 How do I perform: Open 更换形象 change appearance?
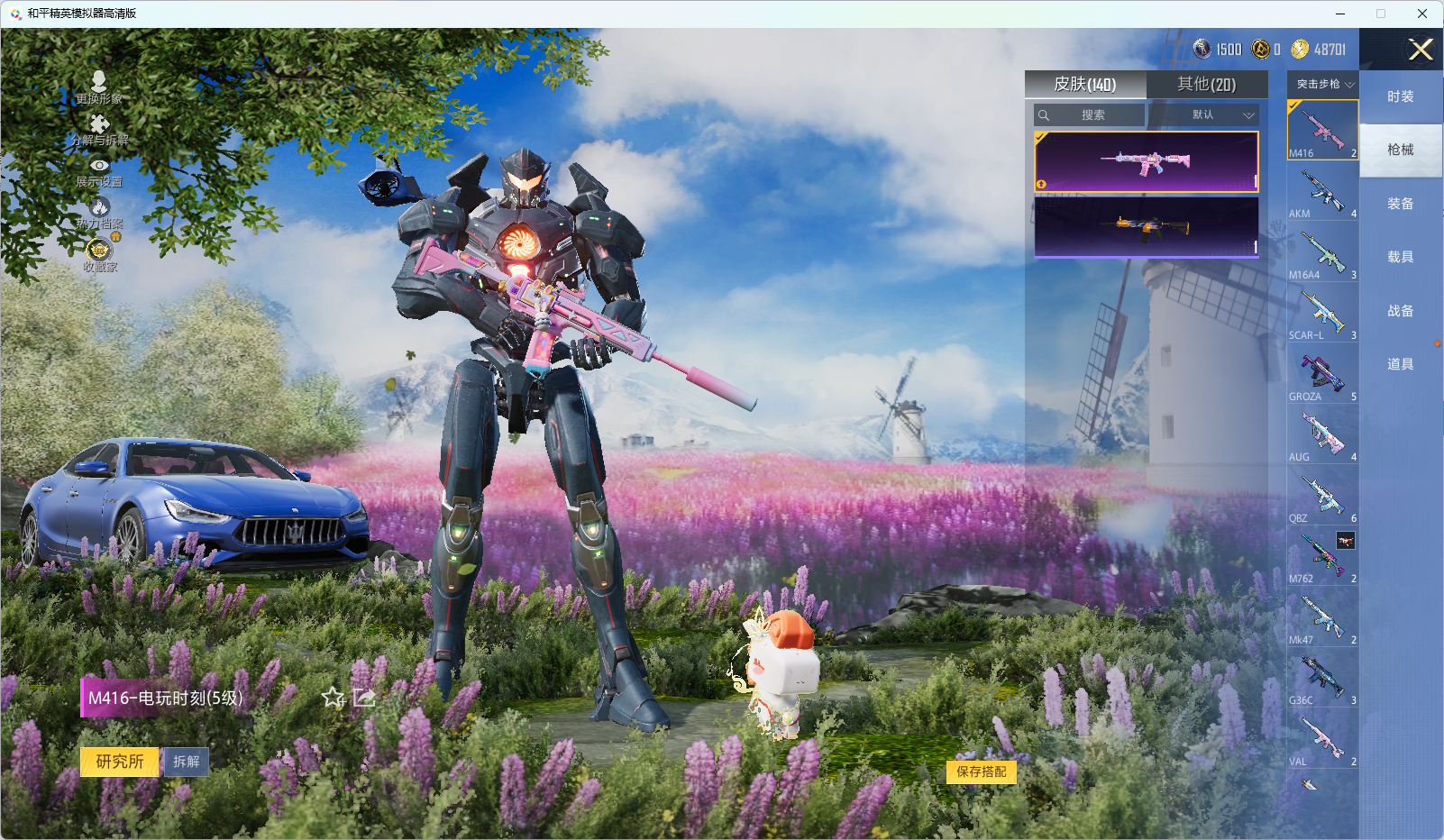tap(99, 88)
